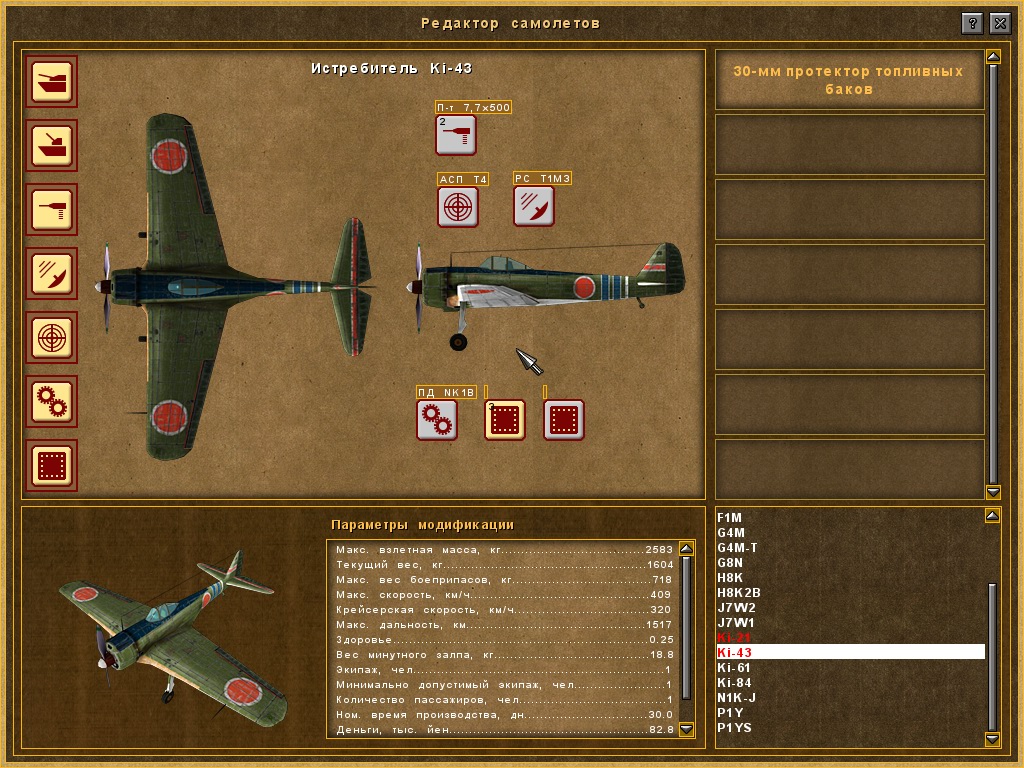Choose the H8K2B flying boat entry
This screenshot has width=1024, height=768.
(739, 592)
